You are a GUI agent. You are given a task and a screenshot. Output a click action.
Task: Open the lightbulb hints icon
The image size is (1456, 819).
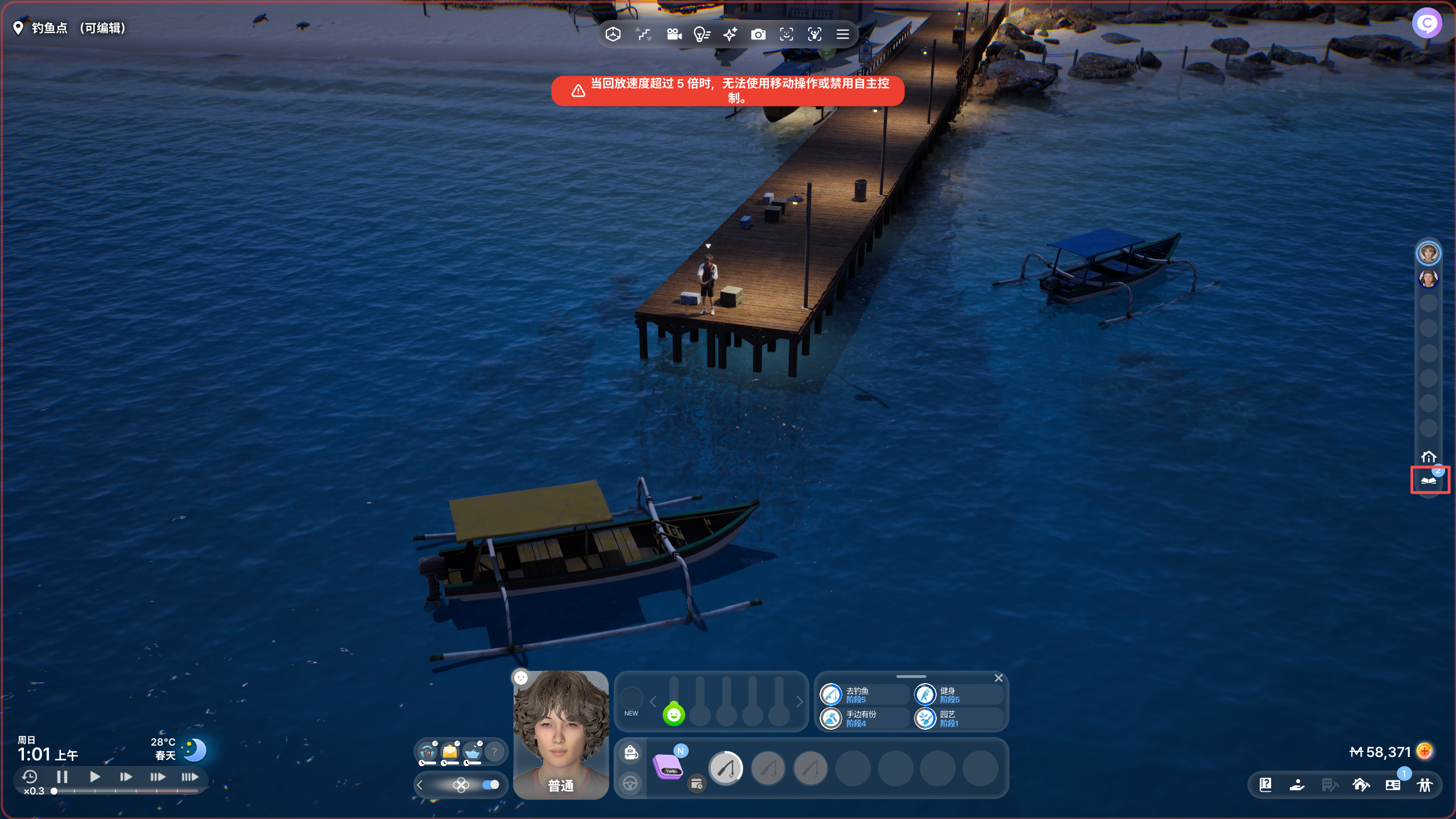(x=702, y=35)
